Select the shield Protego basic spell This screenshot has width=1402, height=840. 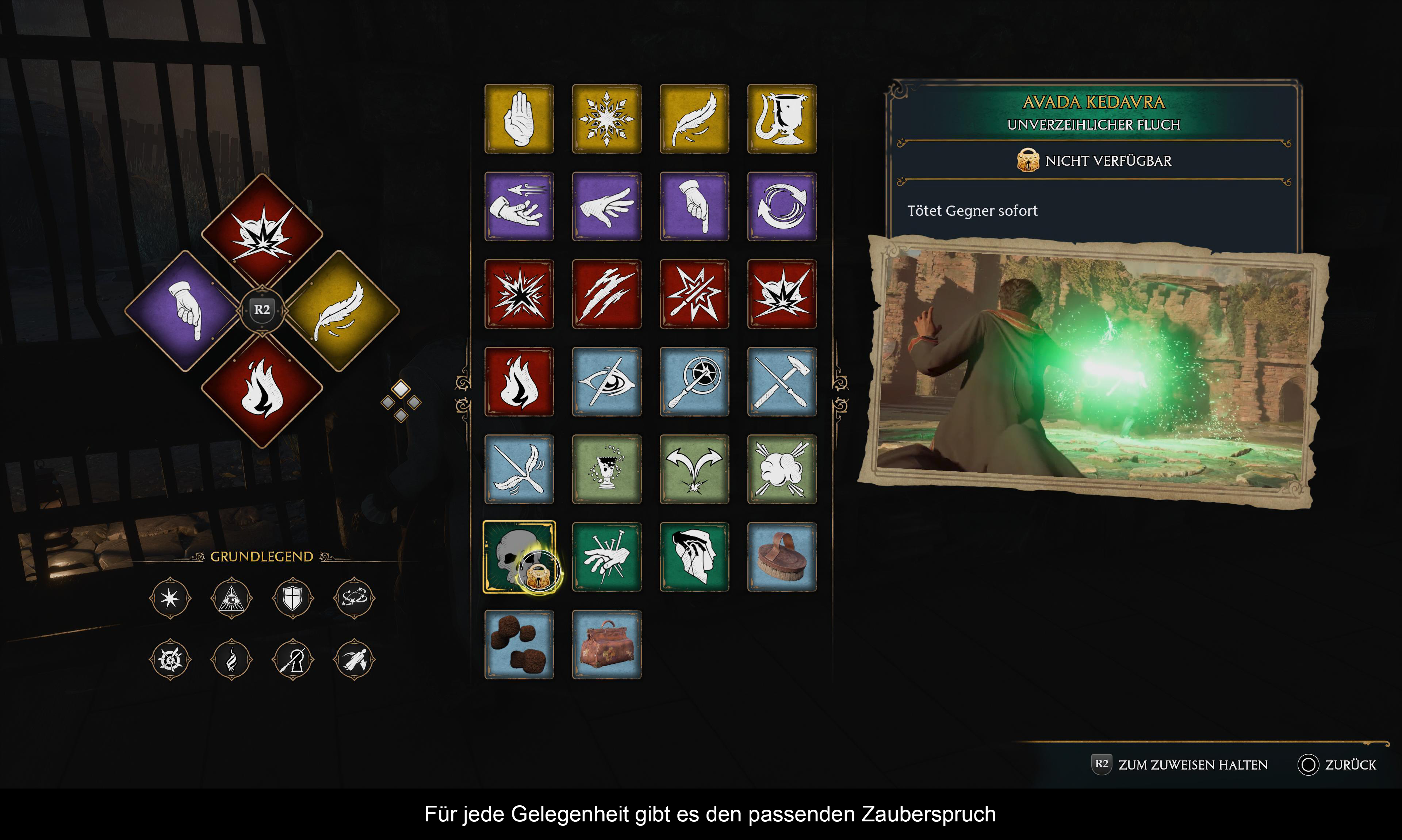(292, 598)
